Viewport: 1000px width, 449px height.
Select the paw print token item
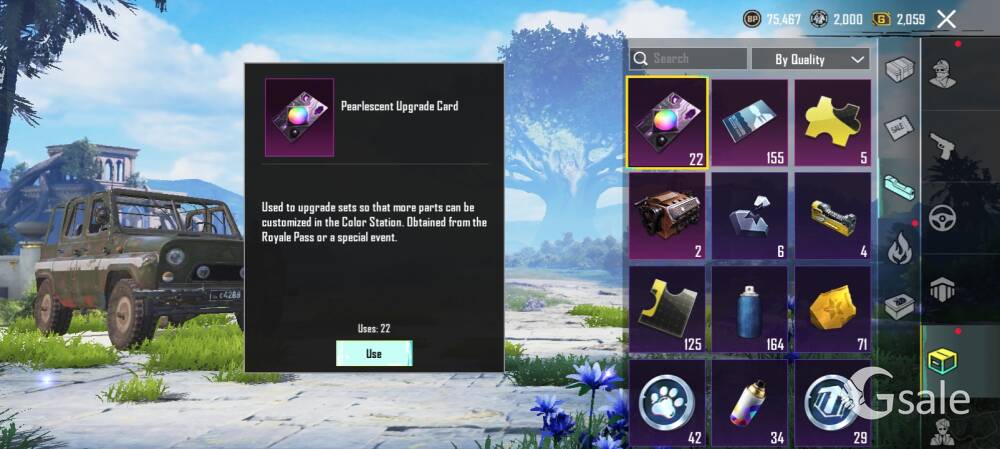point(668,402)
